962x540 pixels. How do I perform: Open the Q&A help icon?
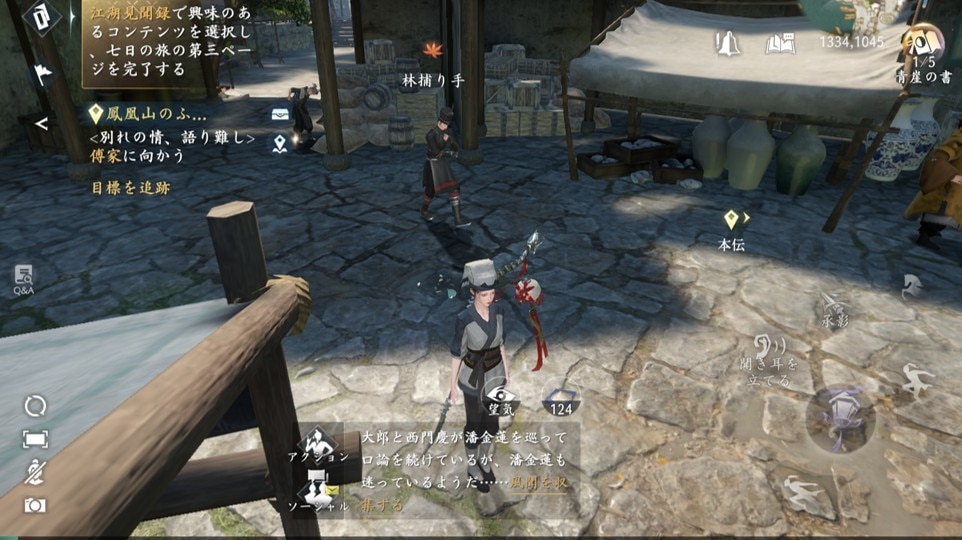[x=23, y=279]
